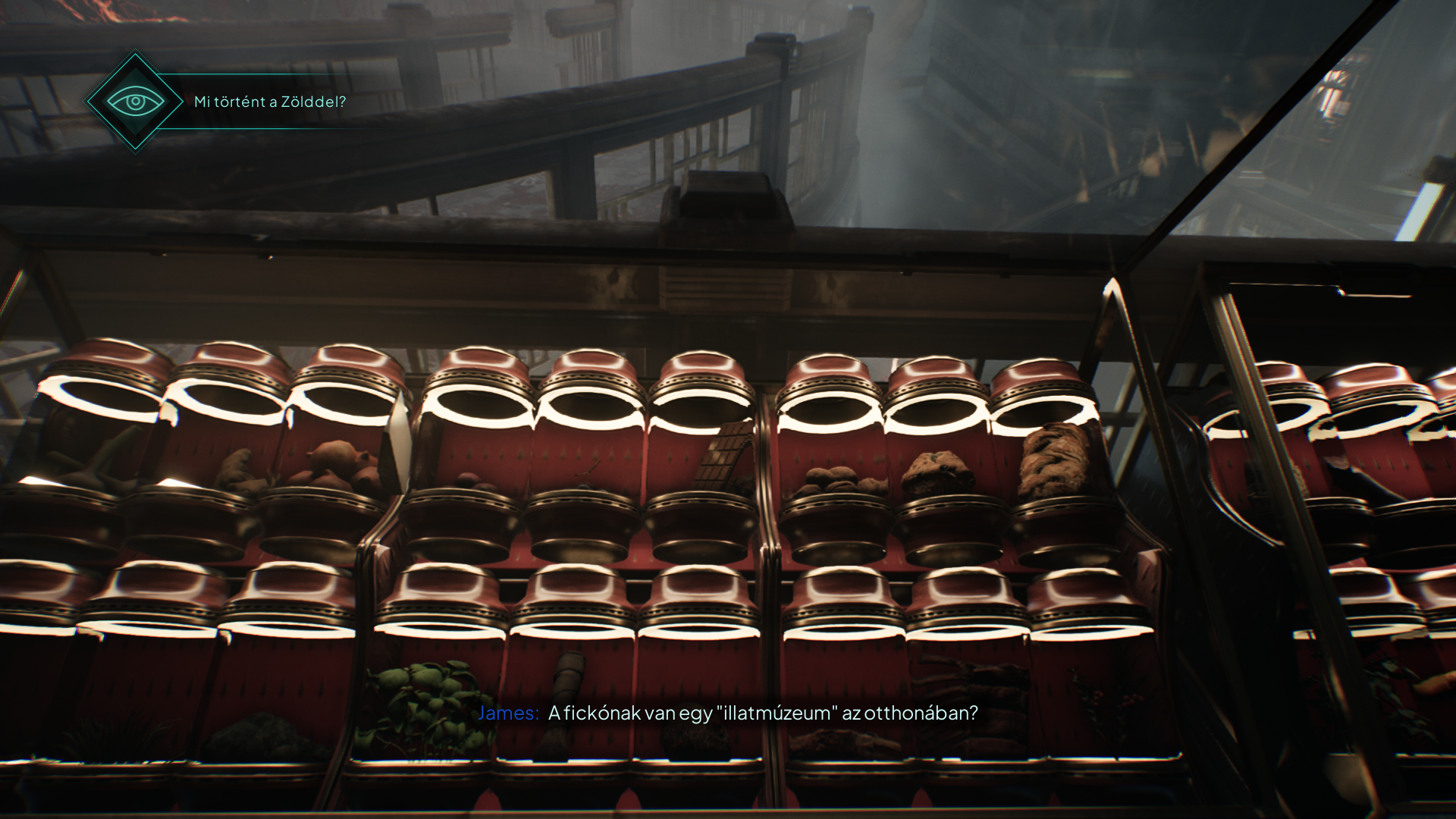Viewport: 1456px width, 819px height.
Task: Open the "Mi történt a Zölddel?" objective
Action: click(x=270, y=102)
